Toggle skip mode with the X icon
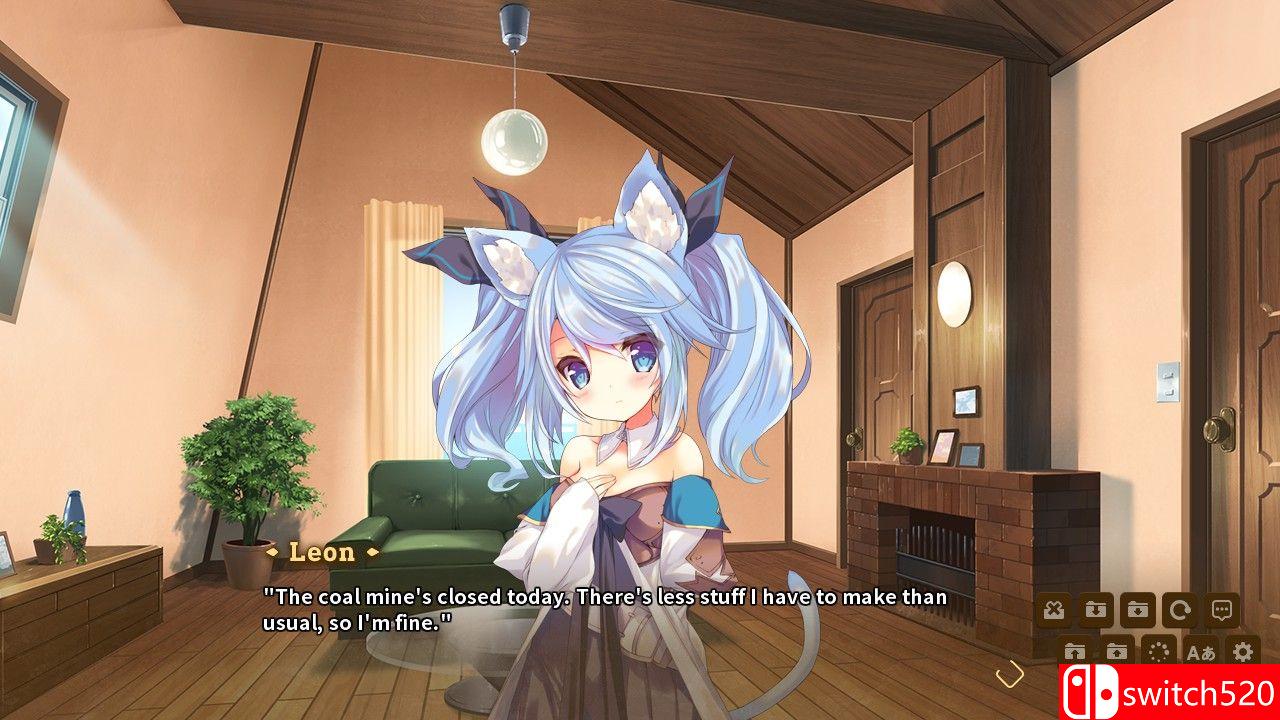The image size is (1280, 720). coord(1052,608)
